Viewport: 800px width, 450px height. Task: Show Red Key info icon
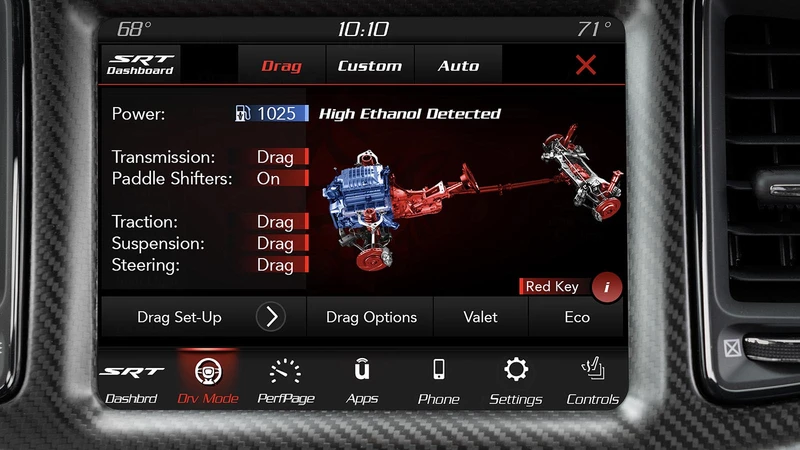606,287
